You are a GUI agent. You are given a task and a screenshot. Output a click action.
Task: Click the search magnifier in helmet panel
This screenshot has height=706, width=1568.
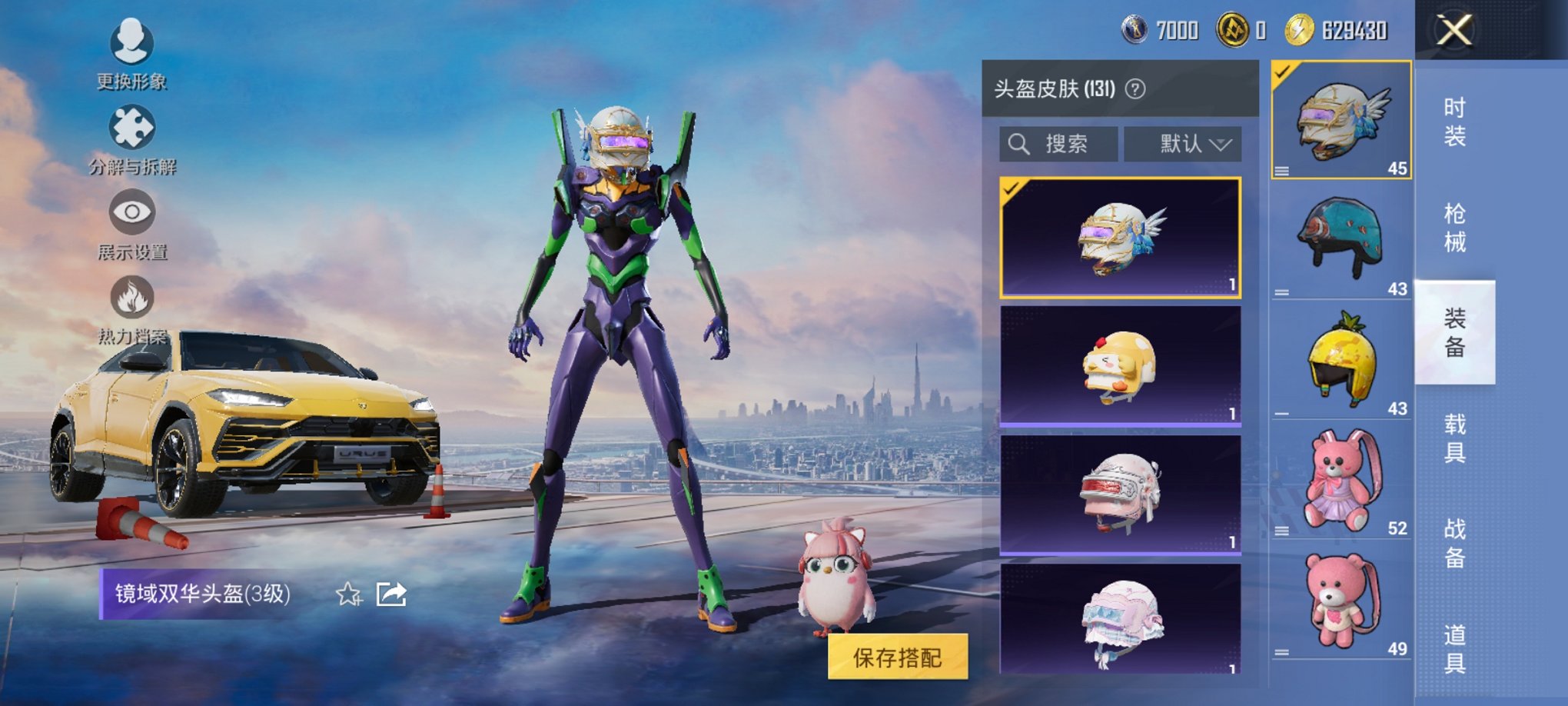[x=1020, y=143]
